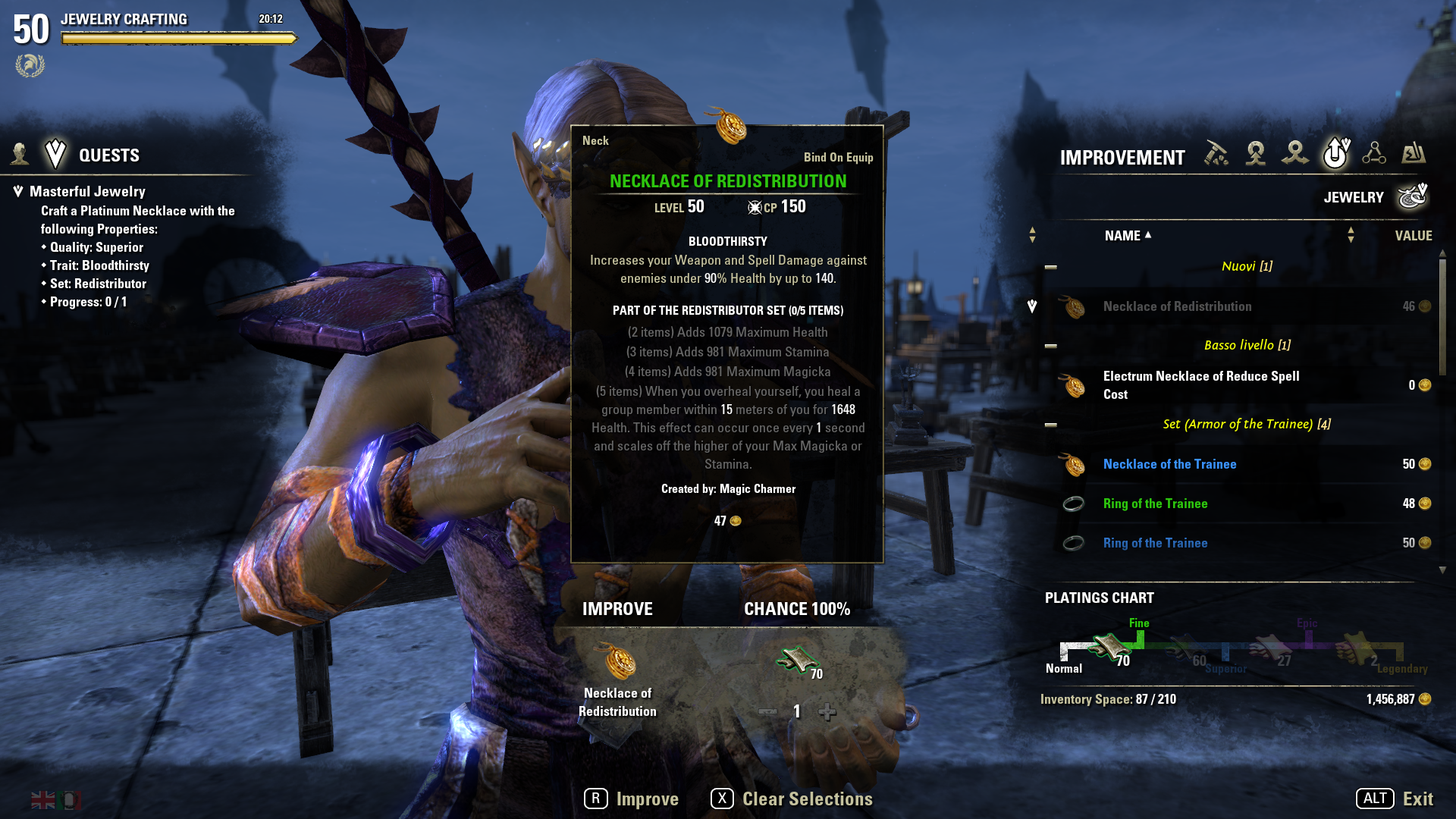Collapse the Nuovi [1] category
Viewport: 1456px width, 819px height.
(x=1050, y=266)
